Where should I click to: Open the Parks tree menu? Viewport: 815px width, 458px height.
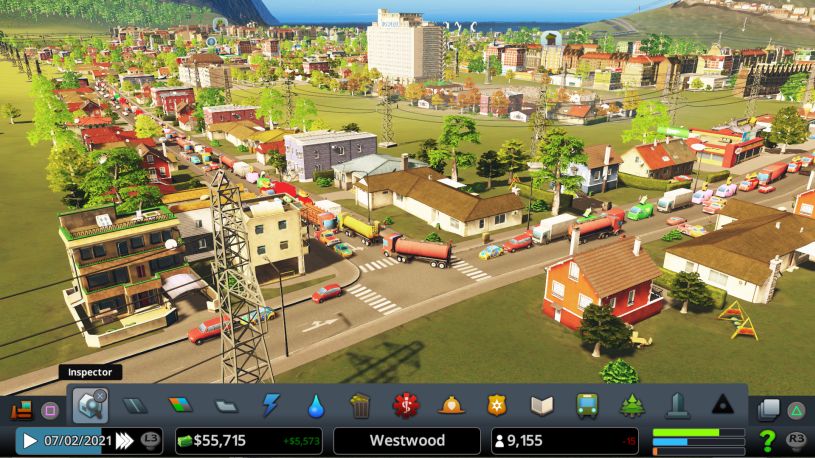pos(632,406)
